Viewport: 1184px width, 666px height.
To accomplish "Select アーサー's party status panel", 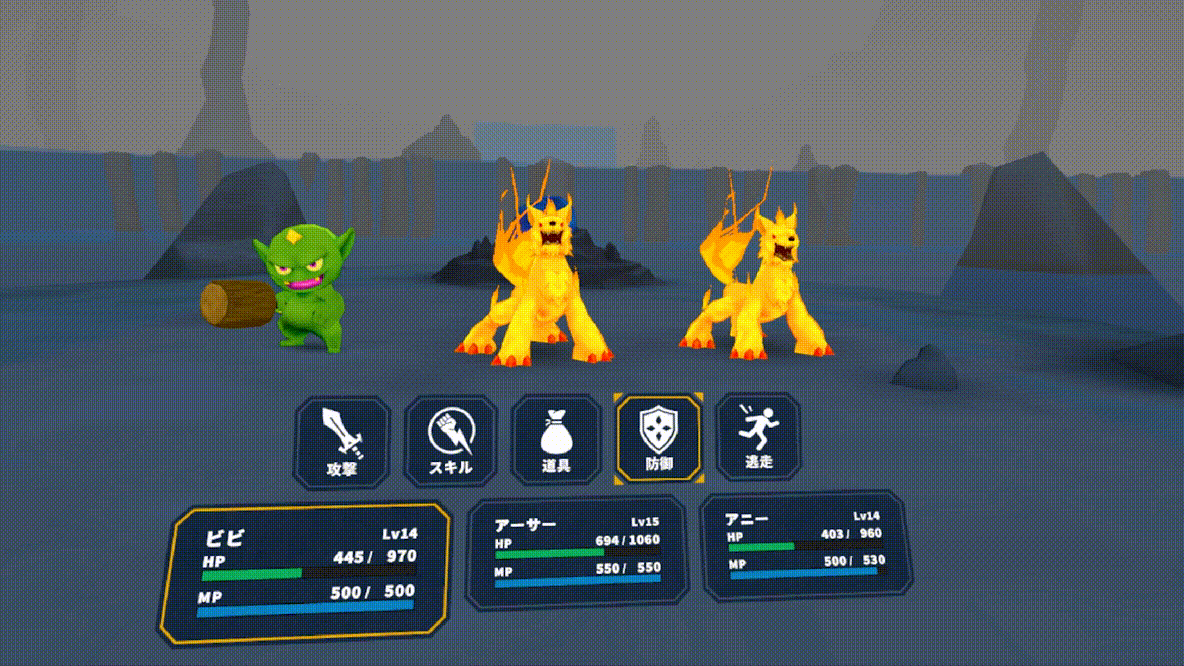I will (577, 553).
